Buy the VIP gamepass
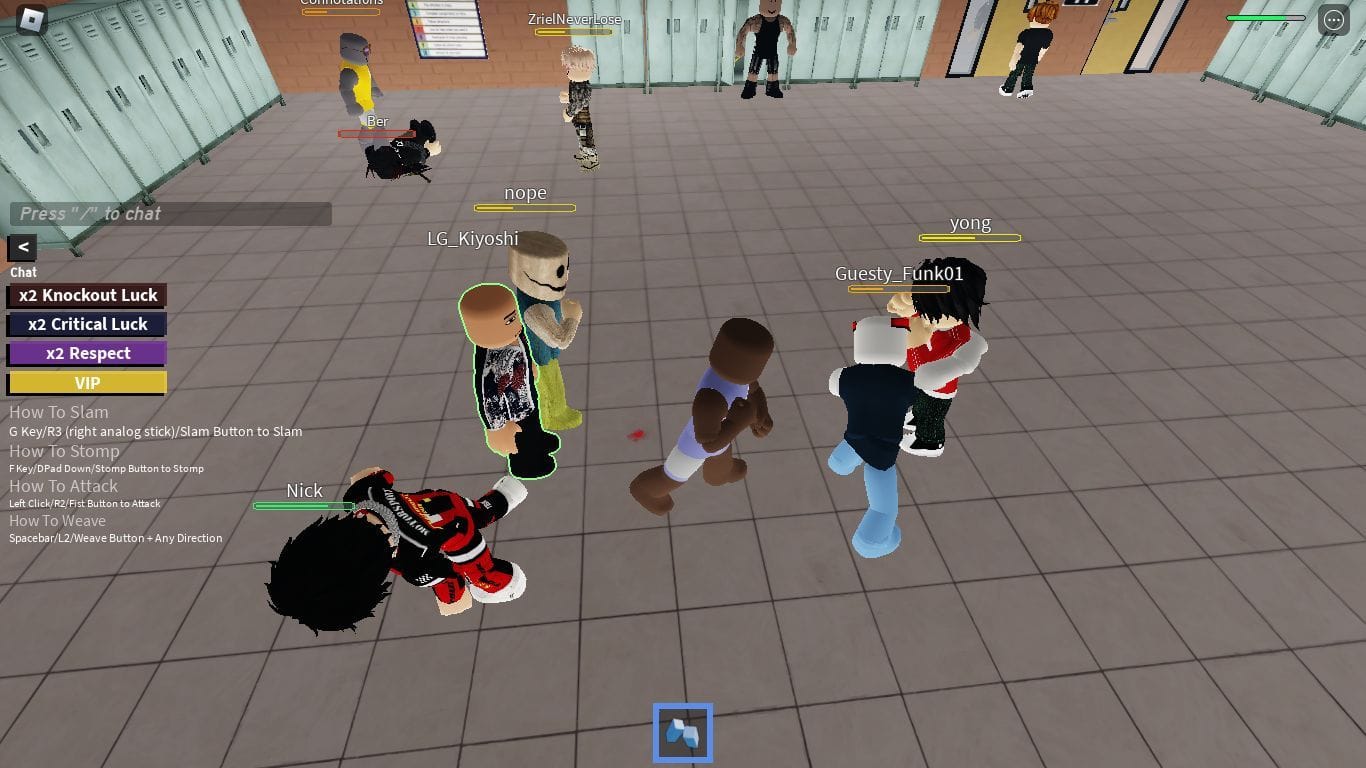The height and width of the screenshot is (768, 1366). tap(87, 382)
